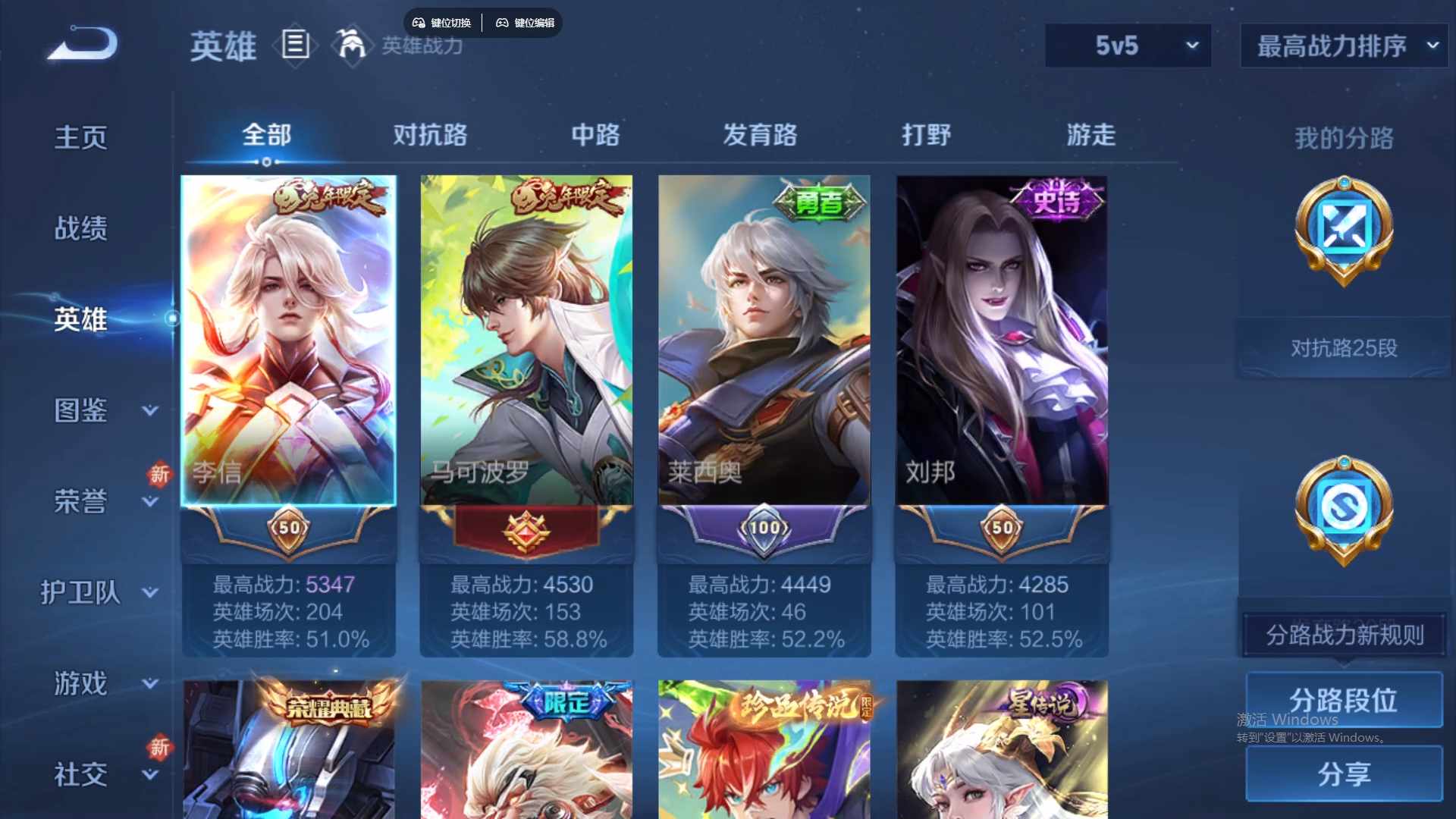The image size is (1456, 819).
Task: Switch to the 发育路 tab
Action: 761,135
